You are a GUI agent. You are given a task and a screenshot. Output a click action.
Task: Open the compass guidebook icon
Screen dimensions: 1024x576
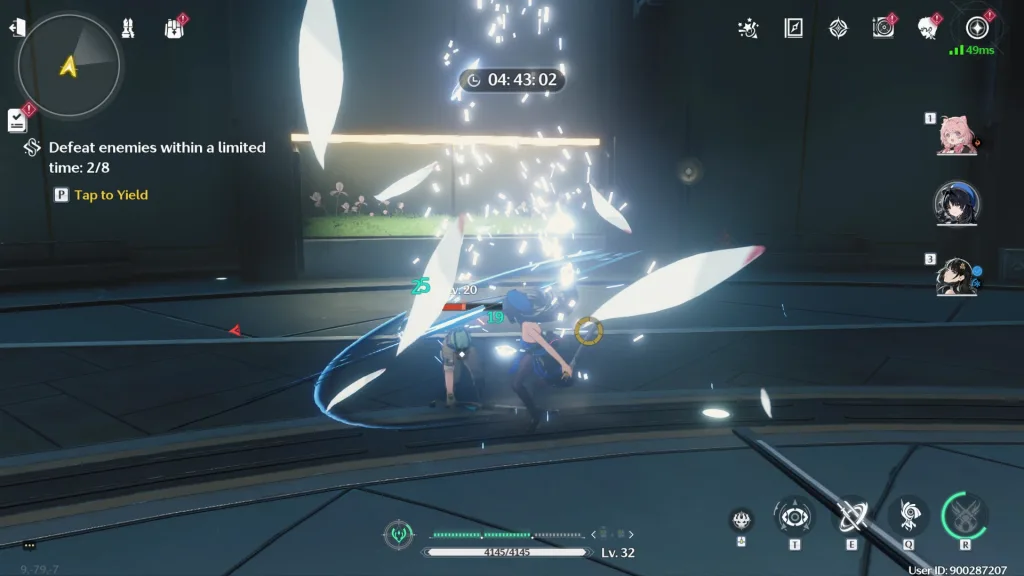click(794, 28)
